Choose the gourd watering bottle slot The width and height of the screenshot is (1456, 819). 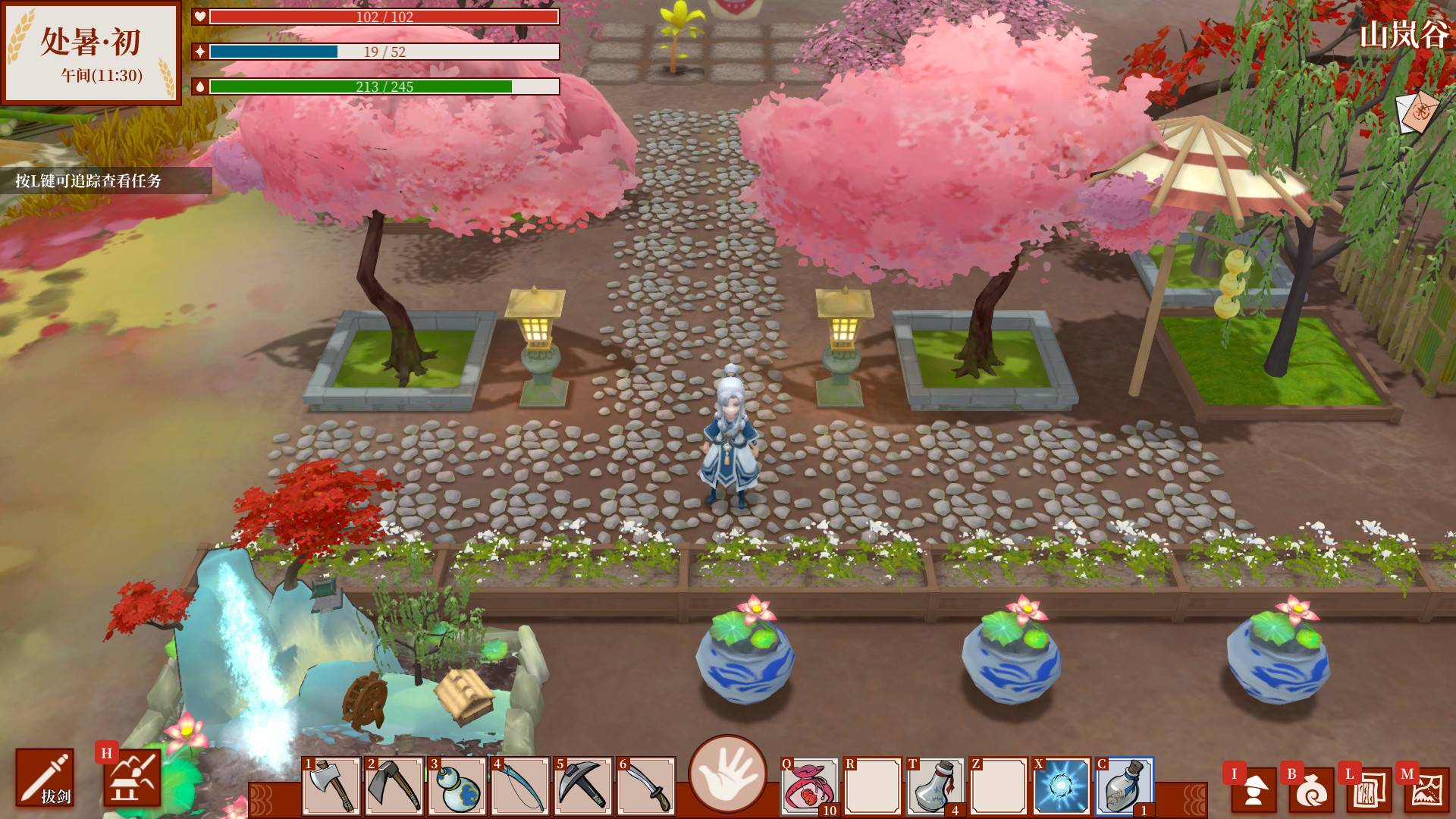point(457,786)
